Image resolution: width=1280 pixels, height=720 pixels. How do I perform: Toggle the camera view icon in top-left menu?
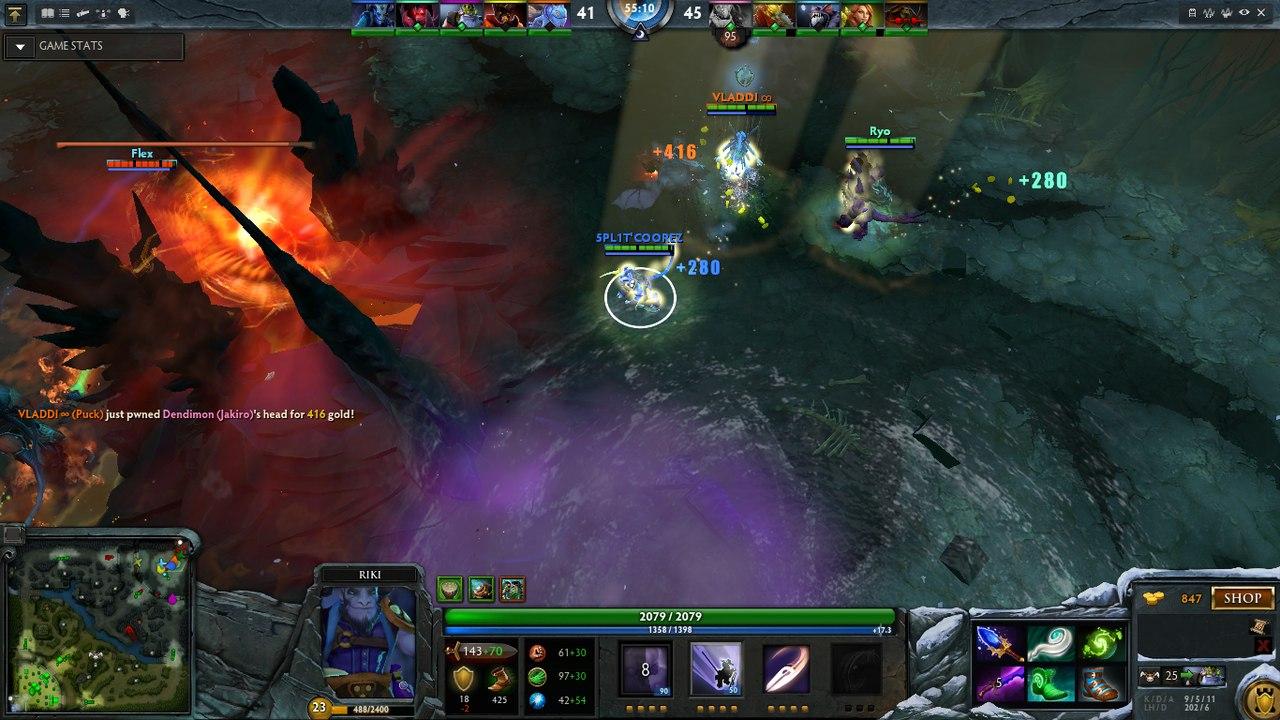click(83, 12)
